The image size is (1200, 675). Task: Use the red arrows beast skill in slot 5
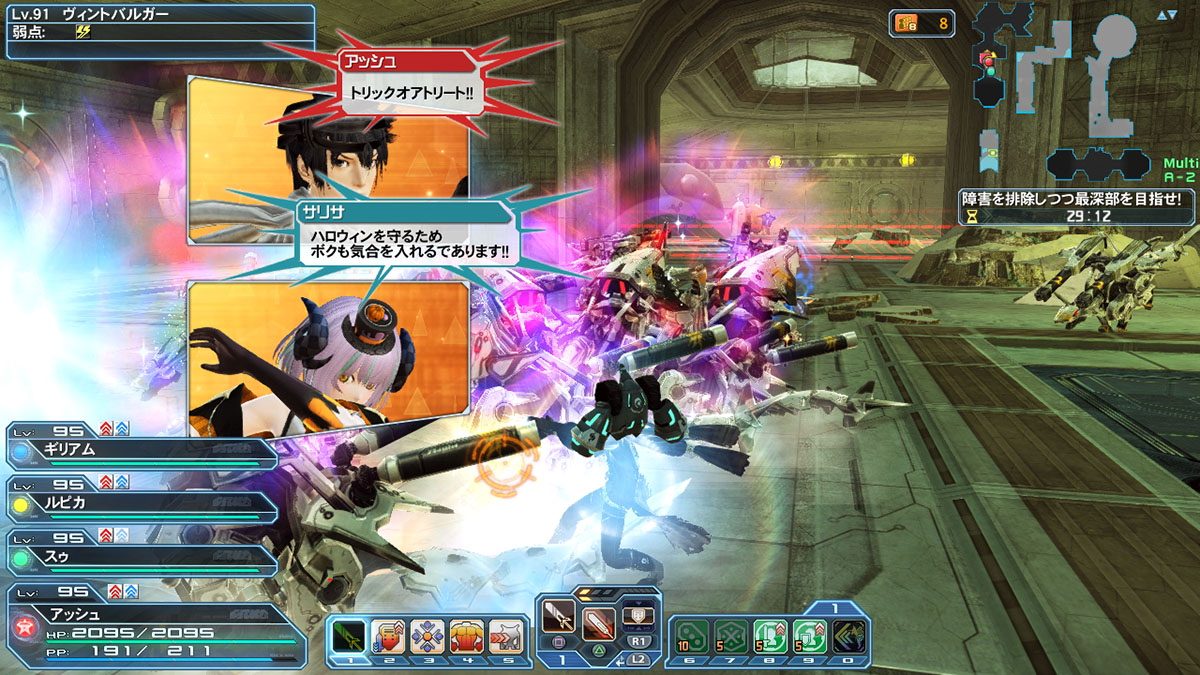506,636
